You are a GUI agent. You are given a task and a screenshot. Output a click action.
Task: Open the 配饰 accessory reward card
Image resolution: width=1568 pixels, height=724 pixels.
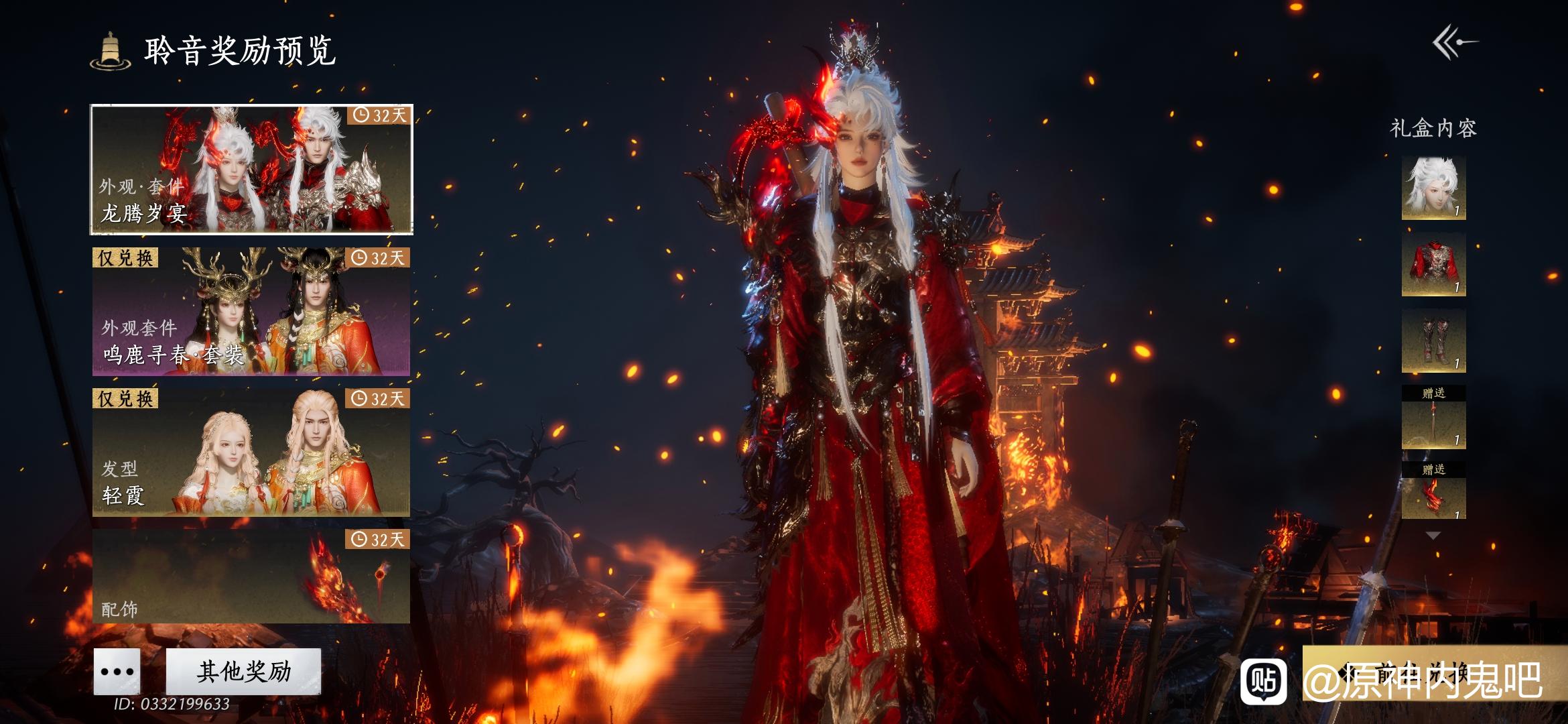coord(251,576)
